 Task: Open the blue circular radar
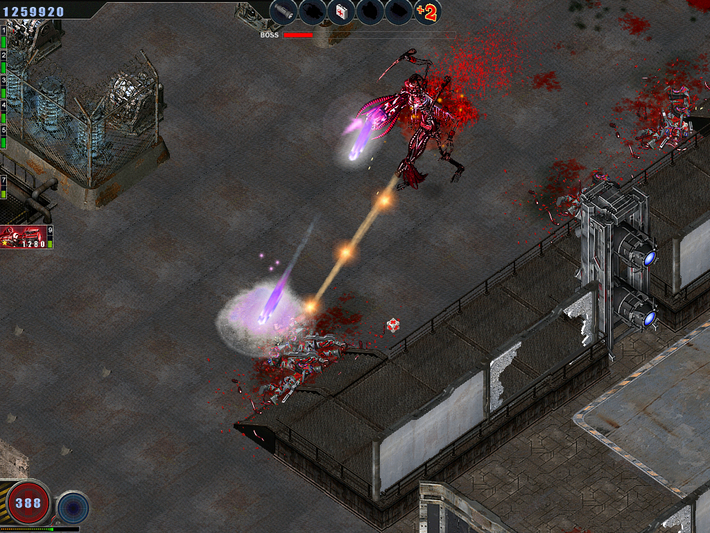click(x=73, y=507)
